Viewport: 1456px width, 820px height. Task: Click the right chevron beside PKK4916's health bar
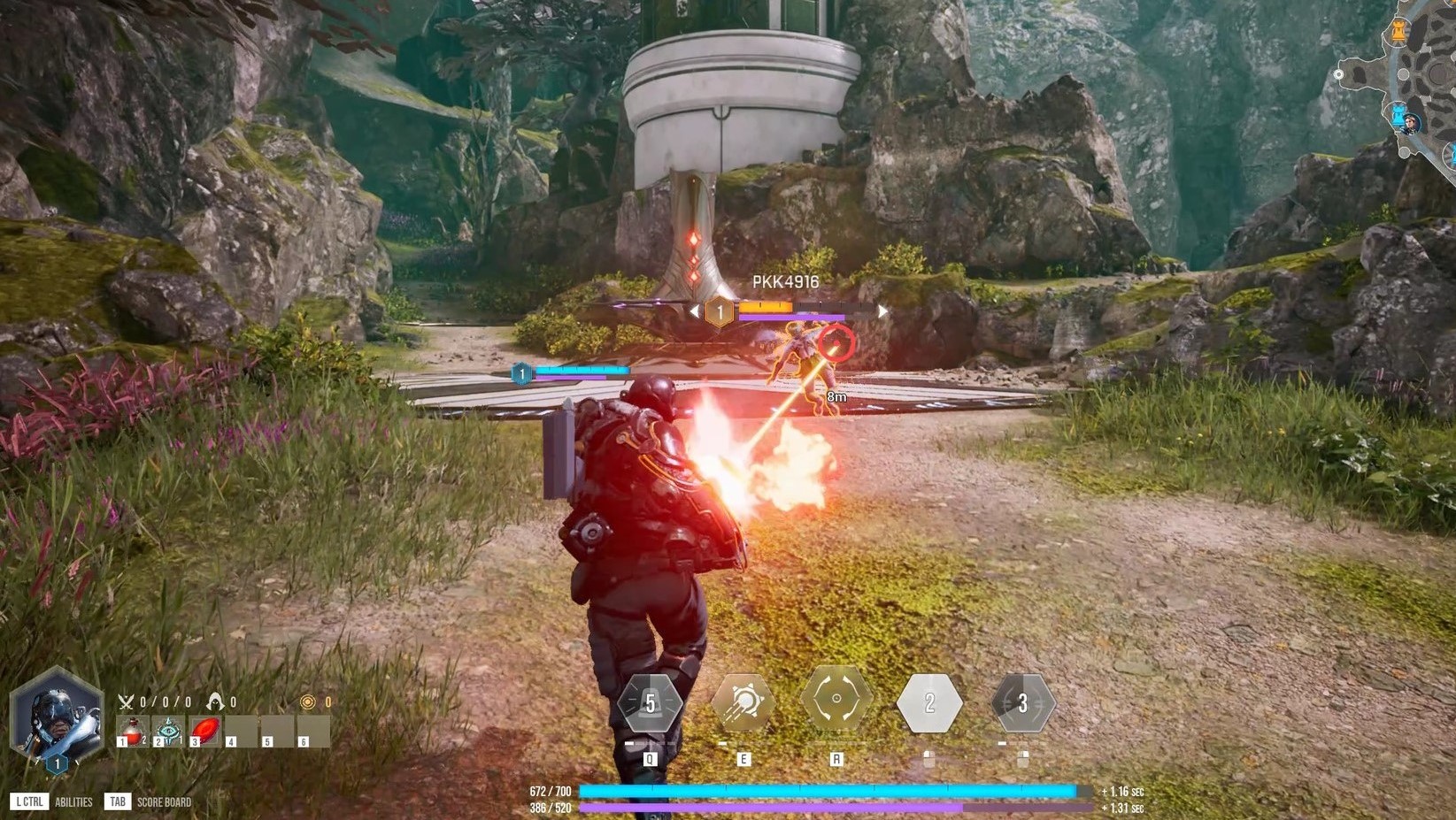pos(882,310)
